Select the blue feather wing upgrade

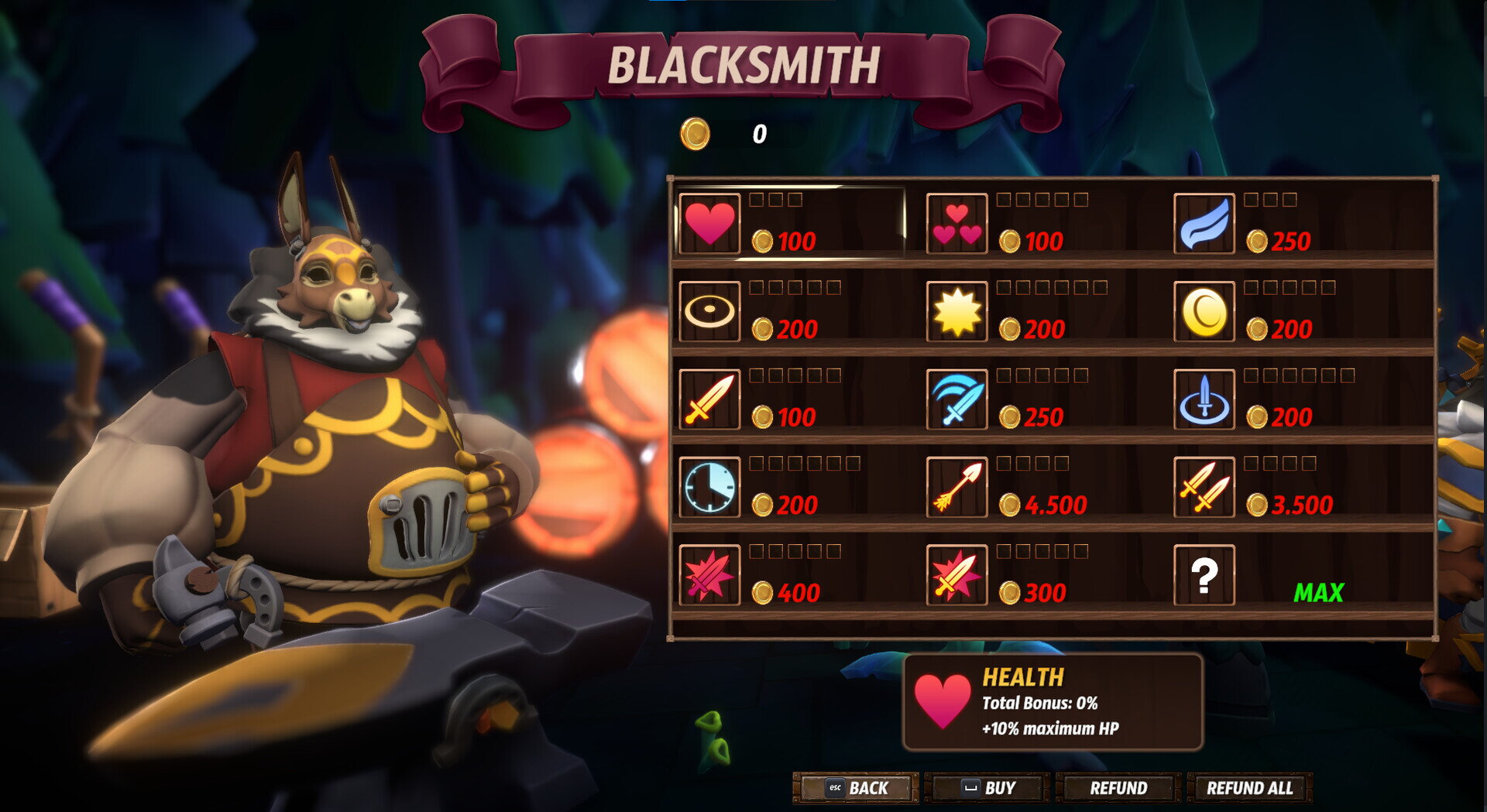(1204, 223)
